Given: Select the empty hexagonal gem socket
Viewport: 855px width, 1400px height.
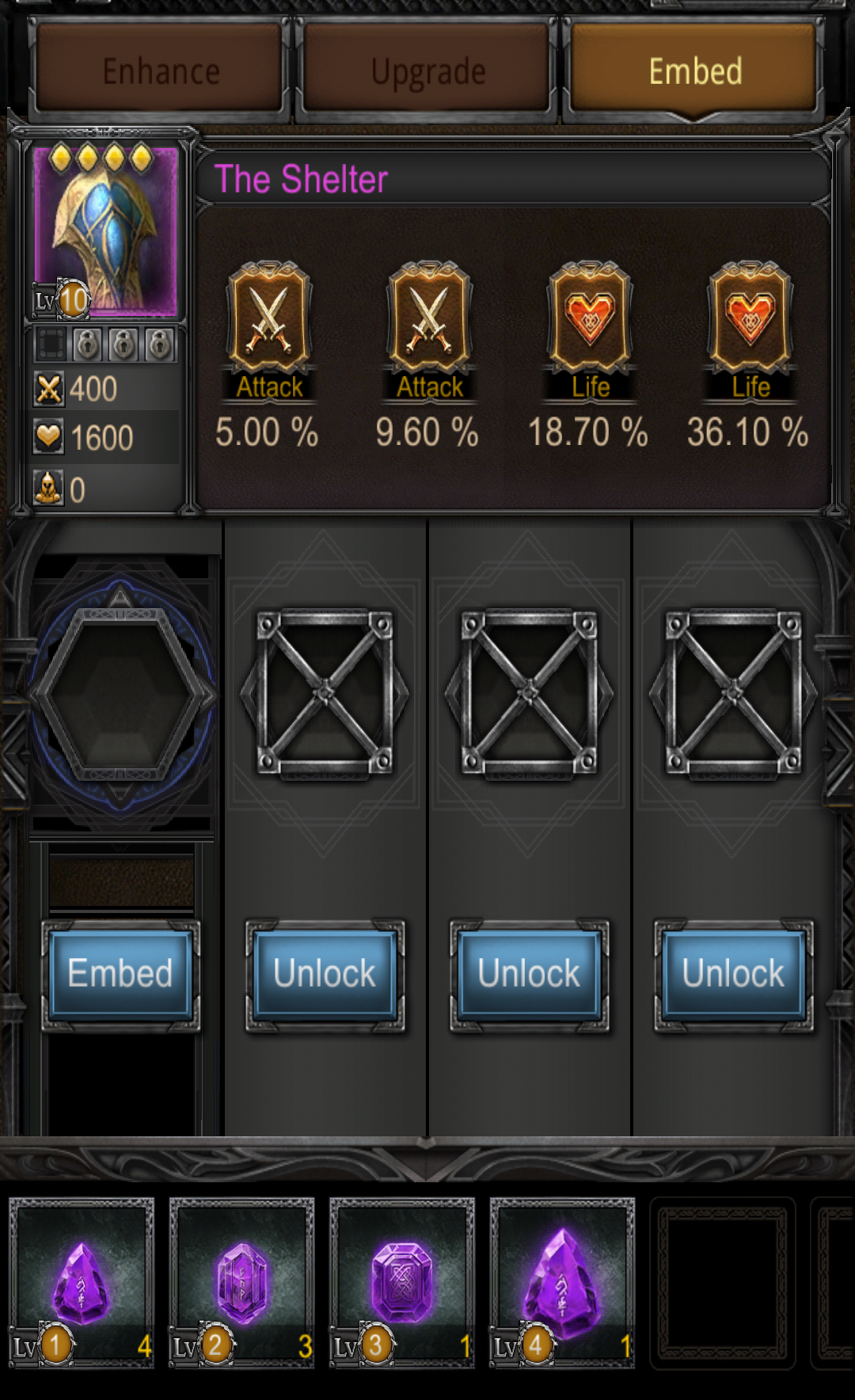Looking at the screenshot, I should [120, 694].
